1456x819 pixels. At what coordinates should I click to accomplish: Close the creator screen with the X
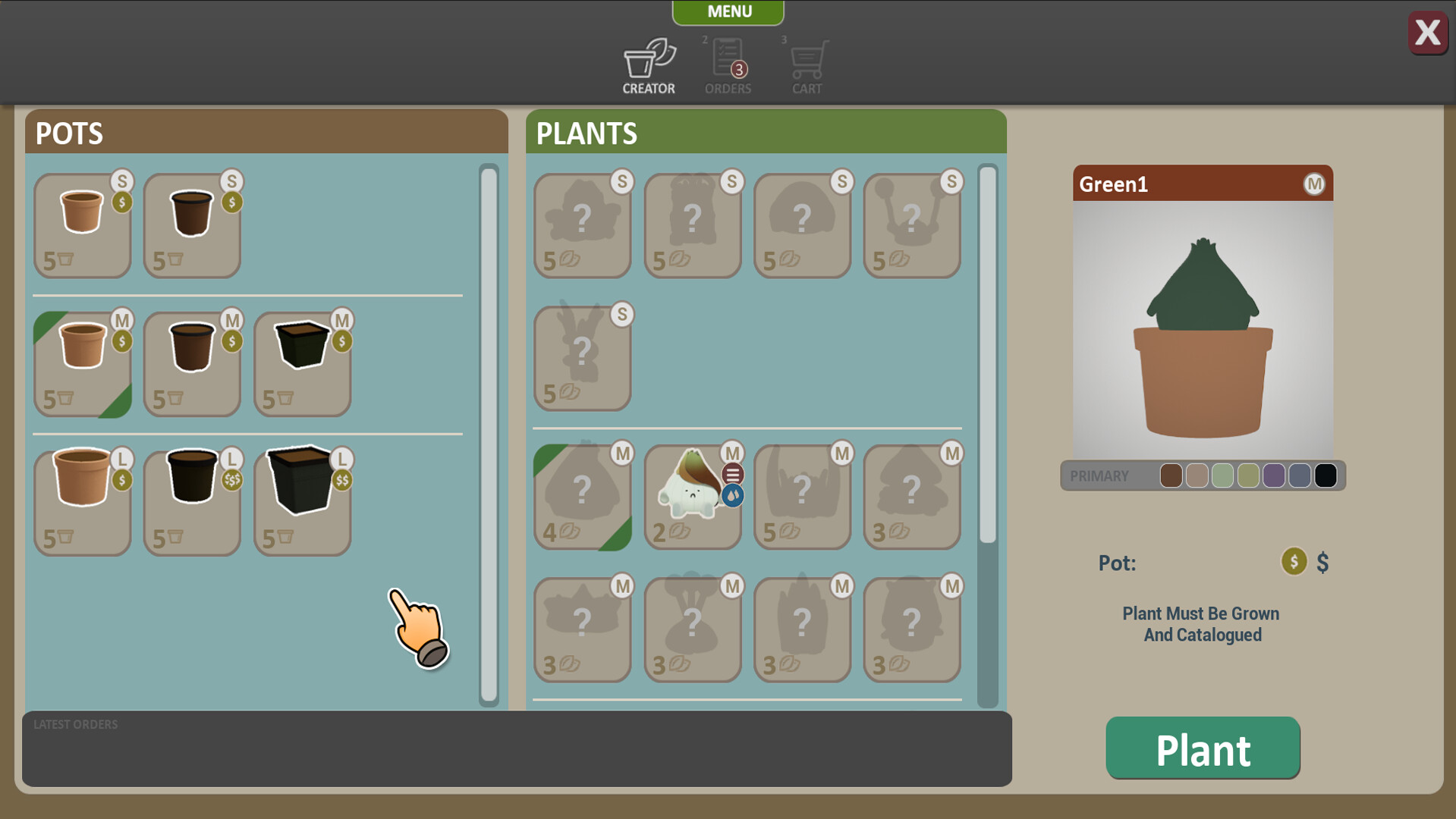pos(1427,33)
